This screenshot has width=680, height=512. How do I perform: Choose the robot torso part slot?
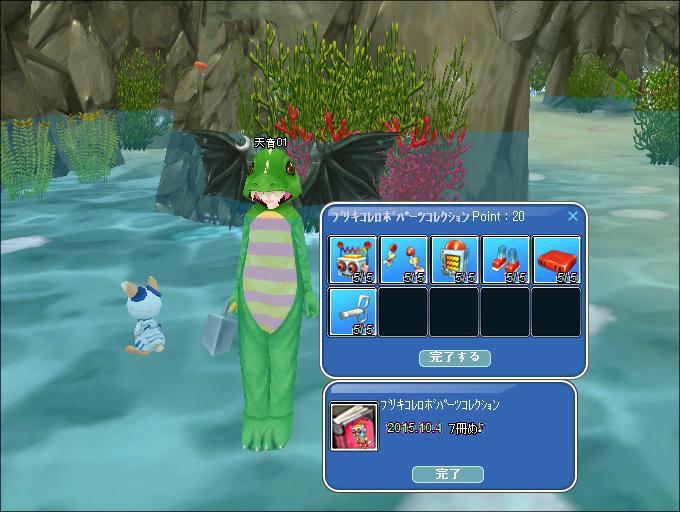click(x=455, y=260)
